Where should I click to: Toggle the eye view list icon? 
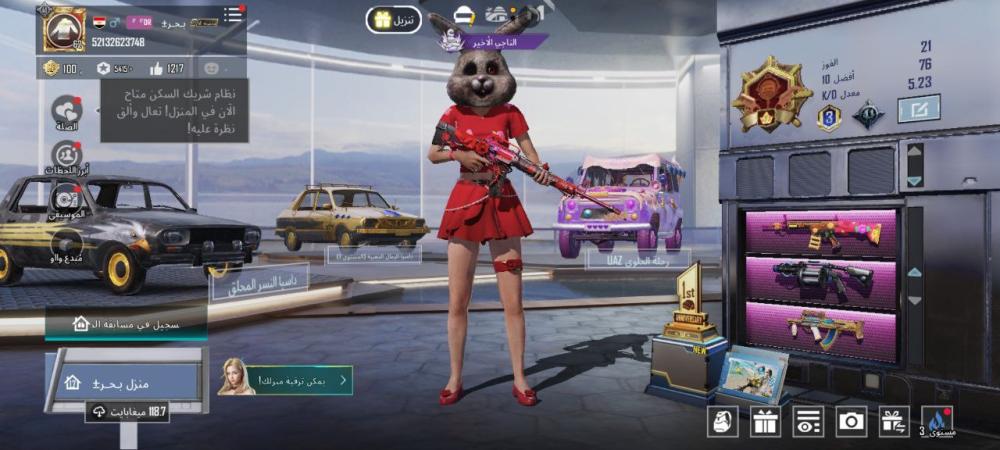[x=808, y=422]
